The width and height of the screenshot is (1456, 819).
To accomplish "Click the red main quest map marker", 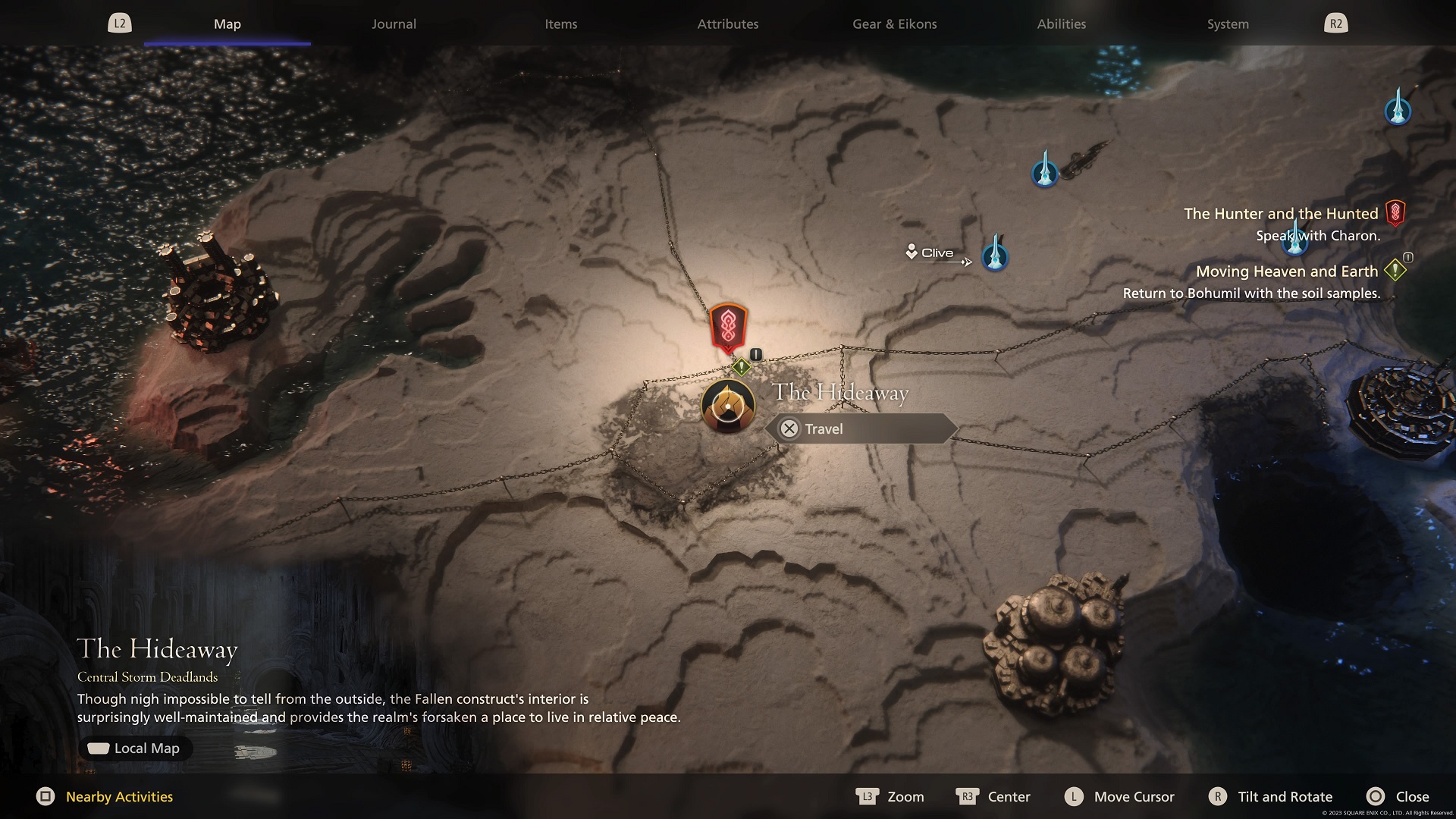I will click(728, 328).
